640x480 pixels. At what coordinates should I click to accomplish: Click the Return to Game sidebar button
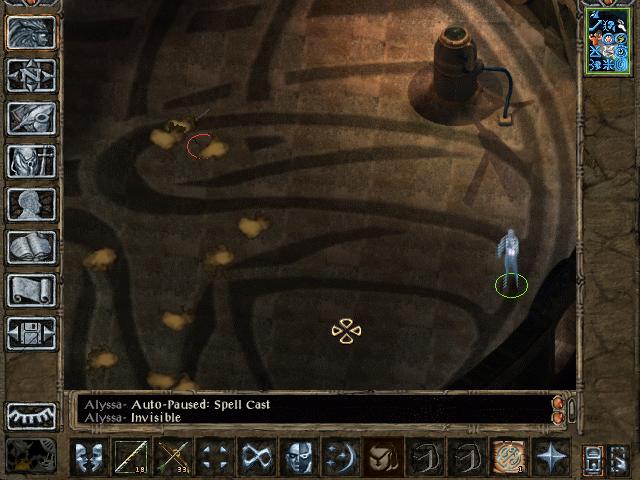(31, 33)
